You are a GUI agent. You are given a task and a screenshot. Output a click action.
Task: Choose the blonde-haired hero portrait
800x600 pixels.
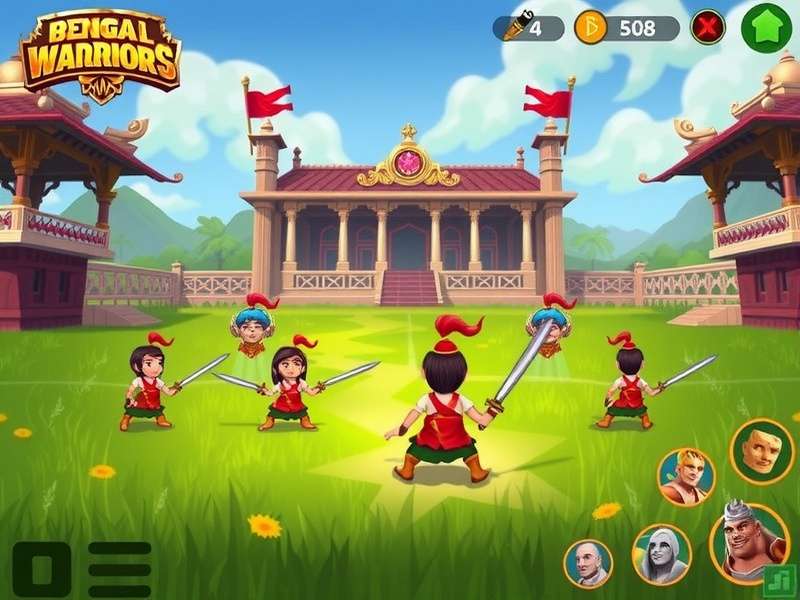(x=686, y=477)
